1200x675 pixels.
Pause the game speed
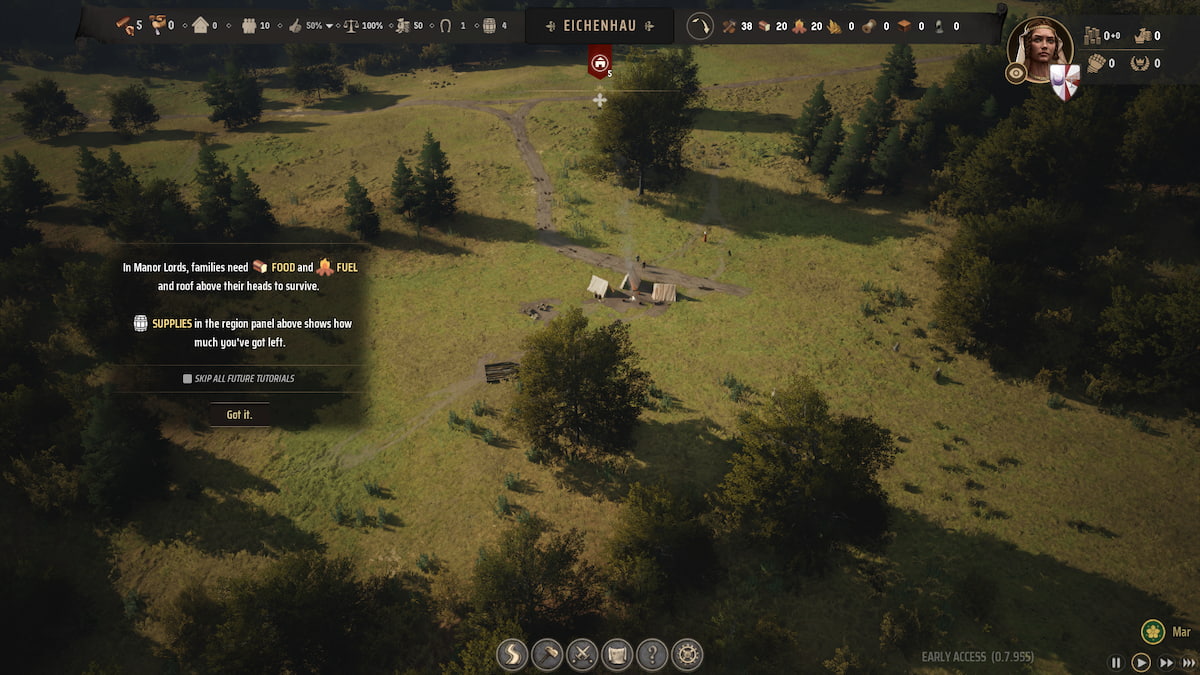(x=1116, y=662)
